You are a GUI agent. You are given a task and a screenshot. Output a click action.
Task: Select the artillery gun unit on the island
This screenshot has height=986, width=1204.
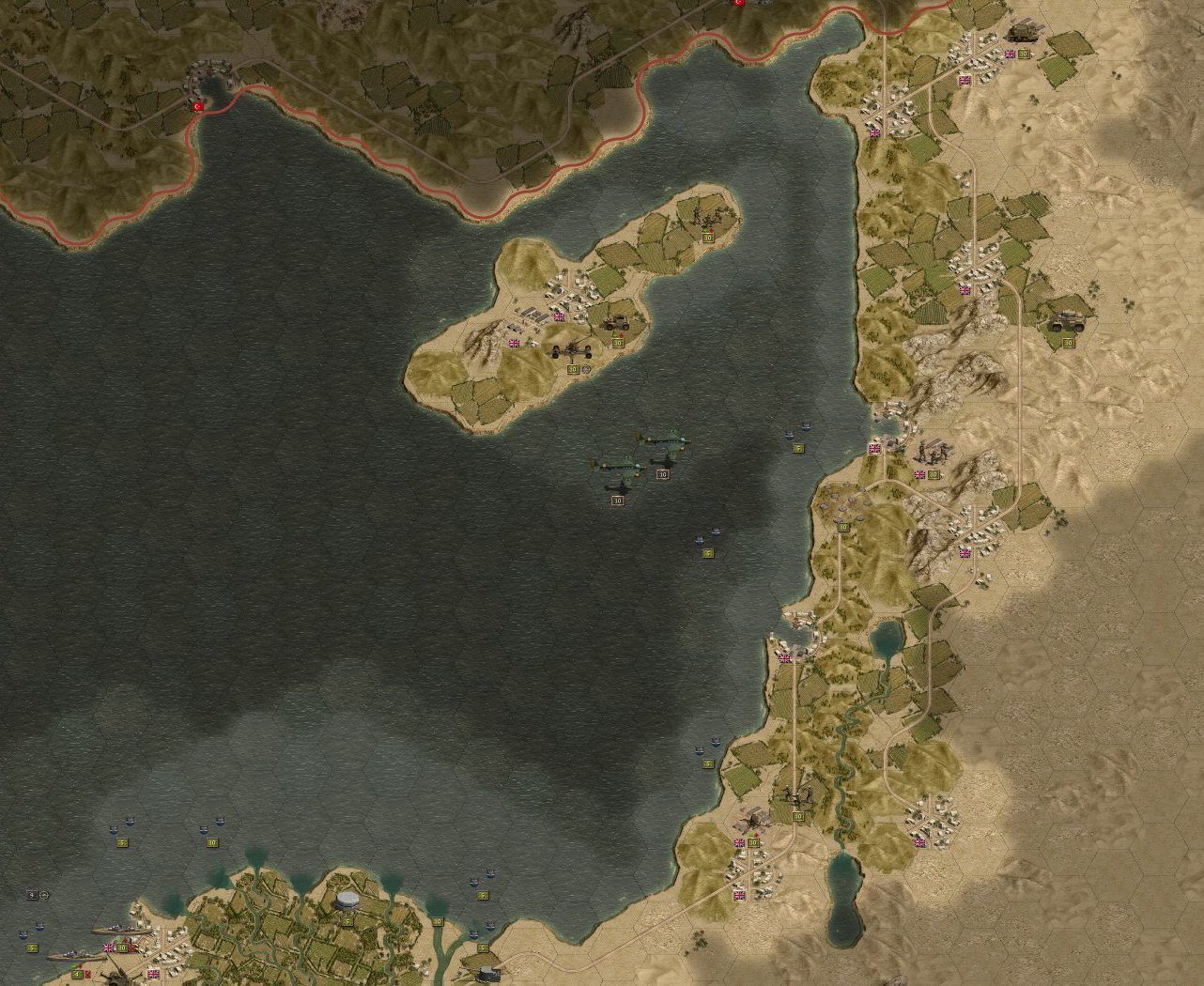[x=572, y=353]
